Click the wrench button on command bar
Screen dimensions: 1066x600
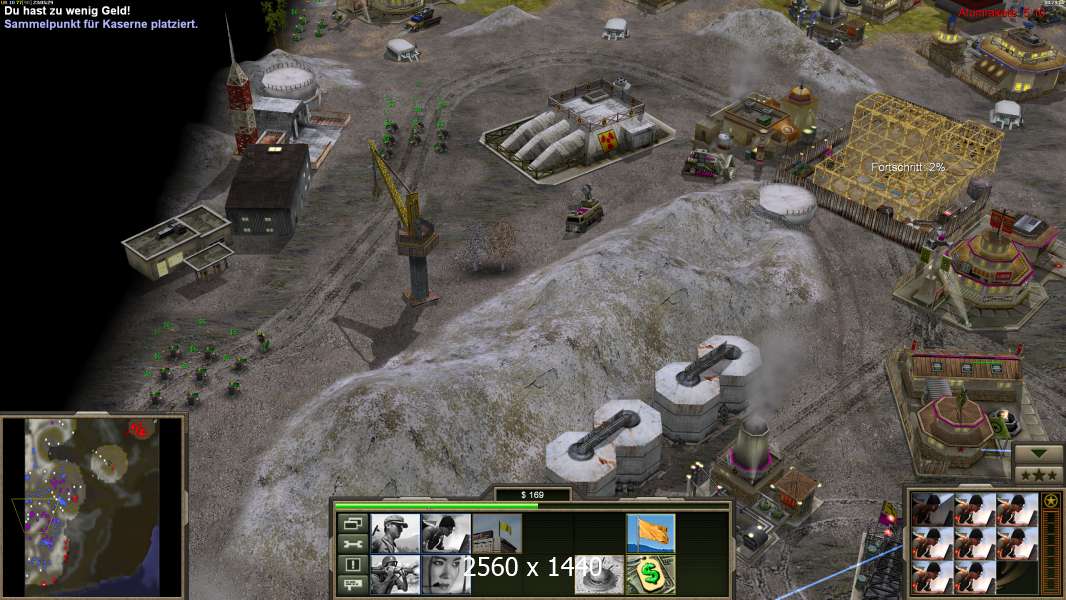click(x=352, y=544)
